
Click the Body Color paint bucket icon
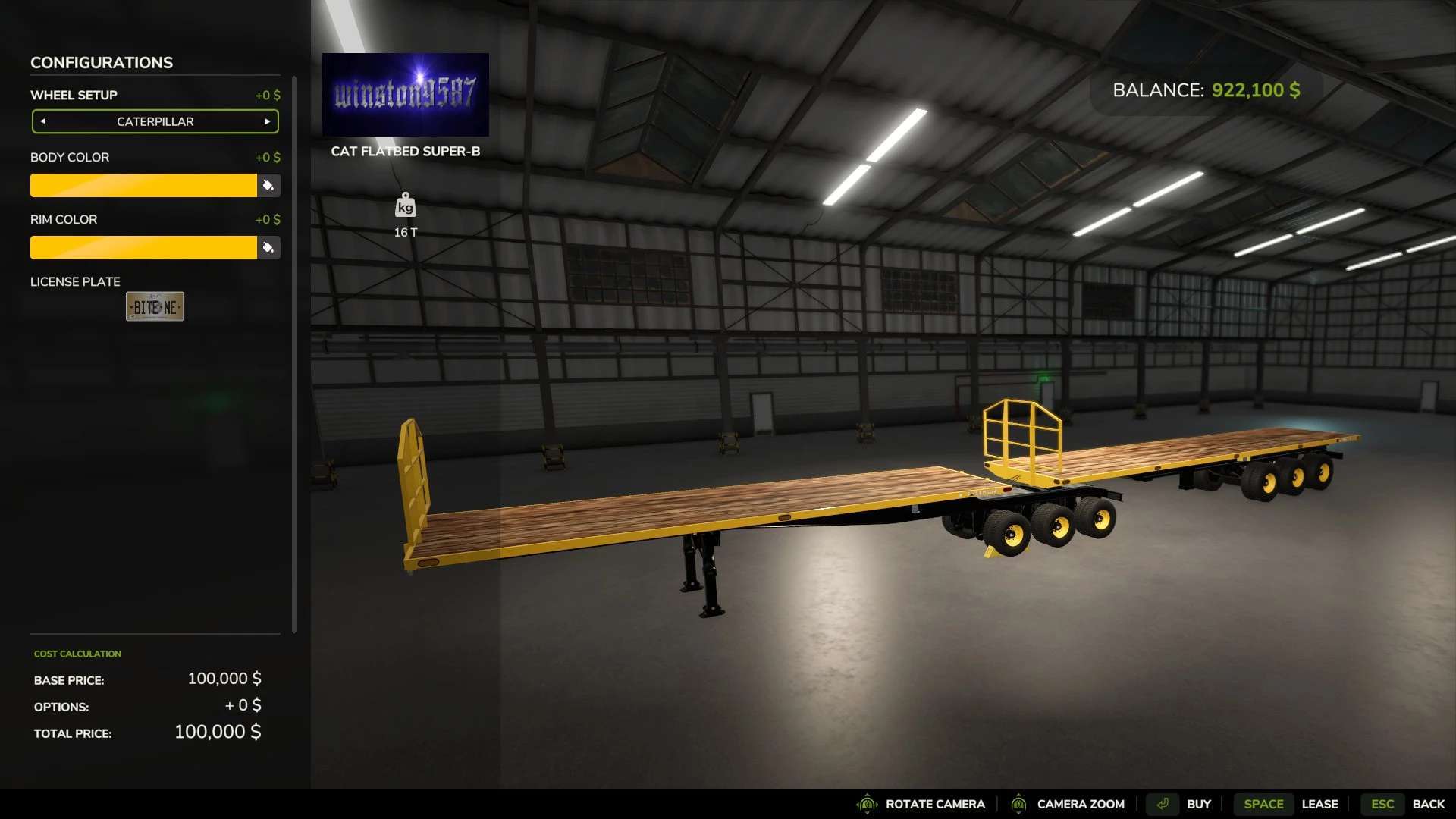pyautogui.click(x=268, y=185)
